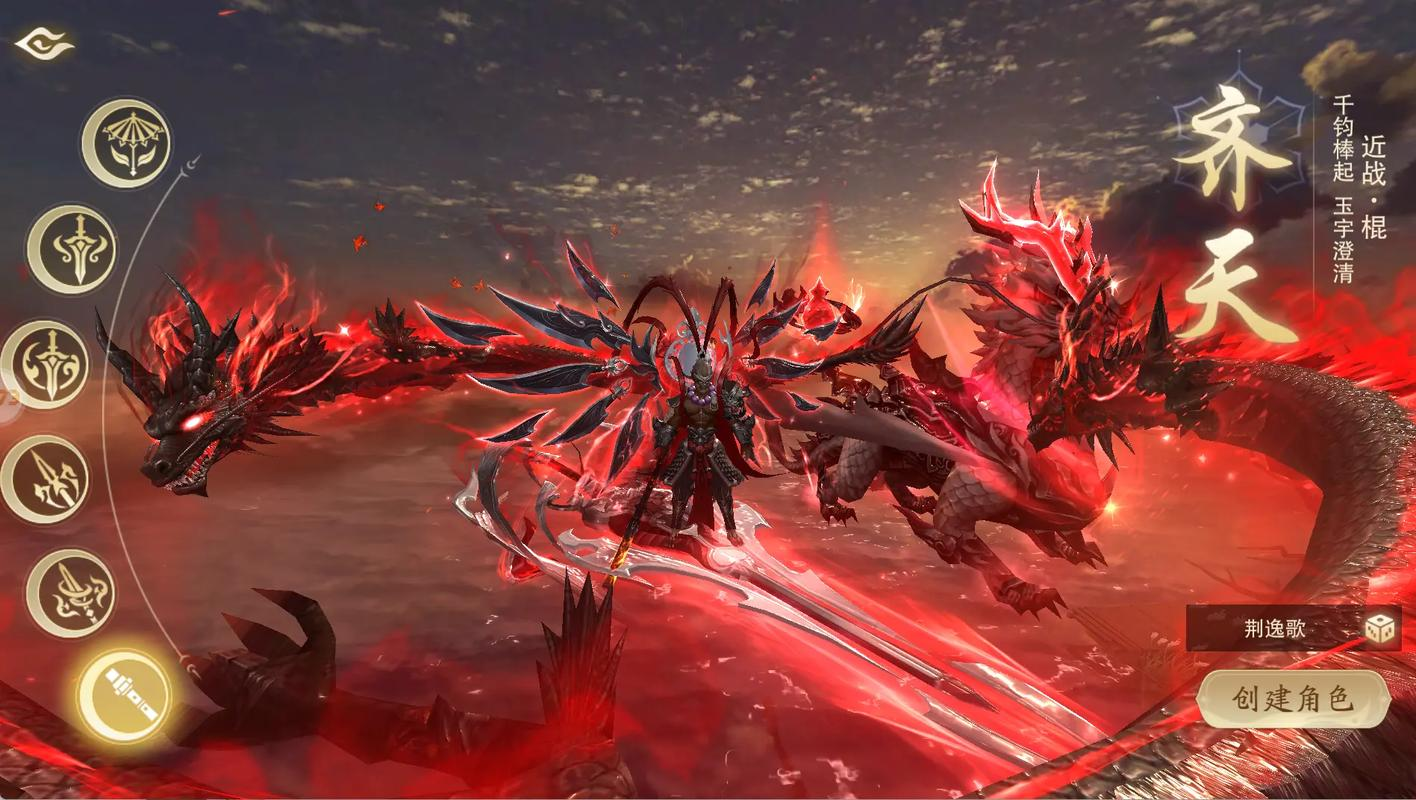
Task: Pick the diagonal sword with swirling clouds class
Action: coord(70,593)
